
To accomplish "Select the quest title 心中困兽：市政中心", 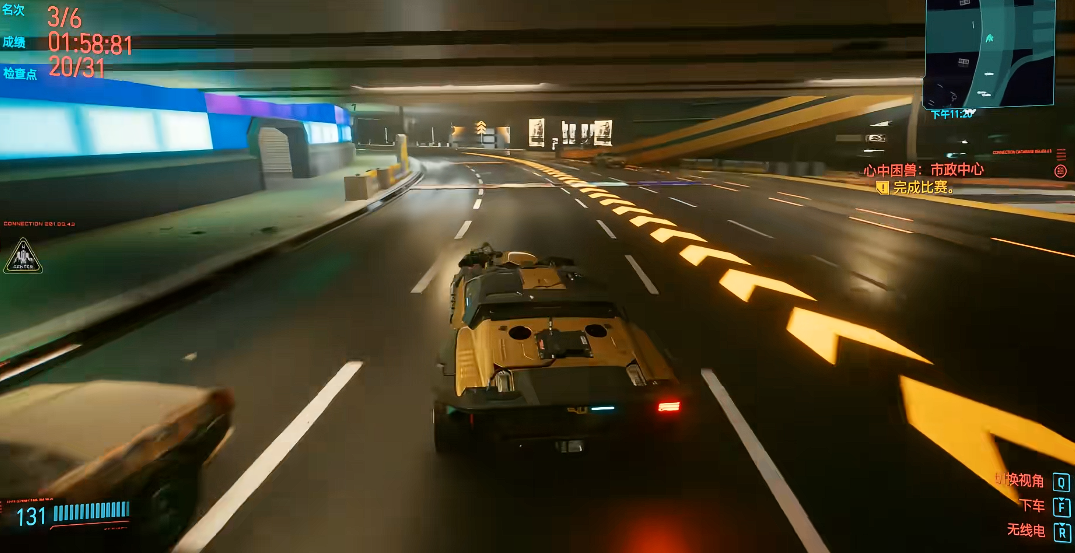I will [923, 170].
